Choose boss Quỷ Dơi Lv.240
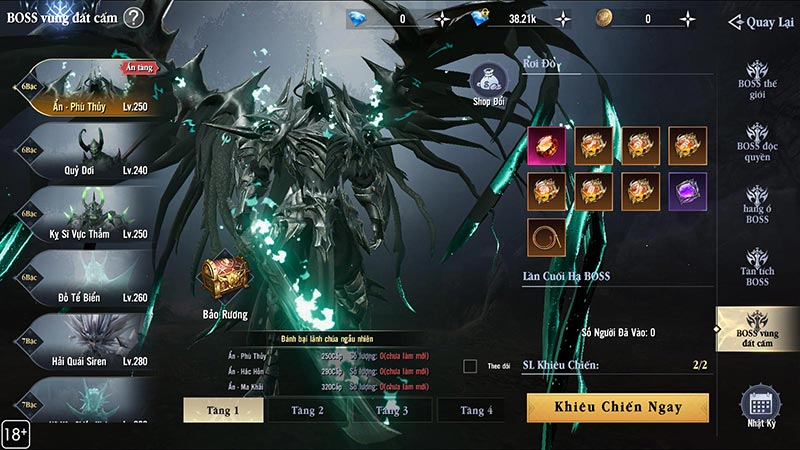The height and width of the screenshot is (450, 800). click(x=85, y=152)
